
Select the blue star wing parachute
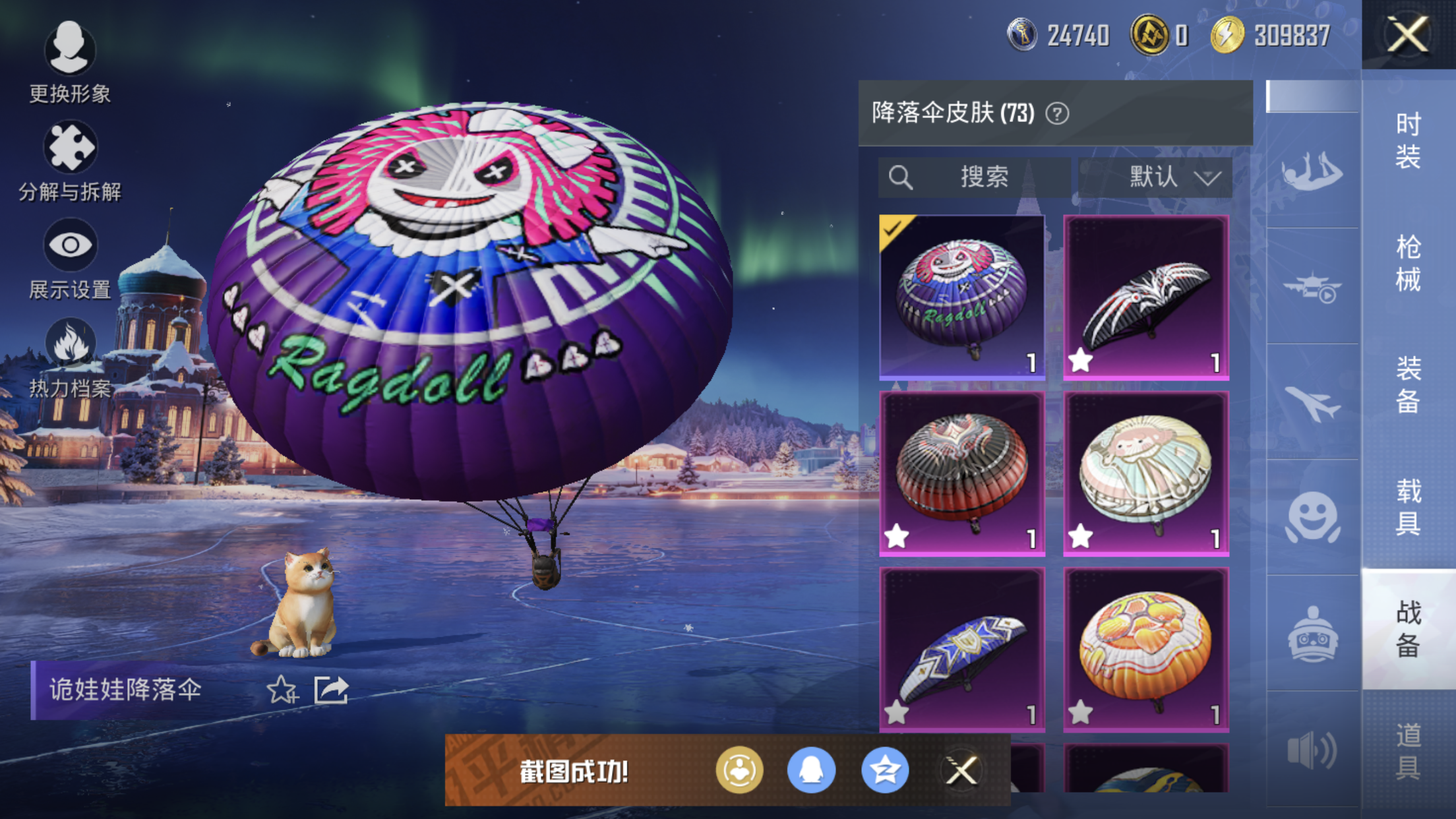962,650
